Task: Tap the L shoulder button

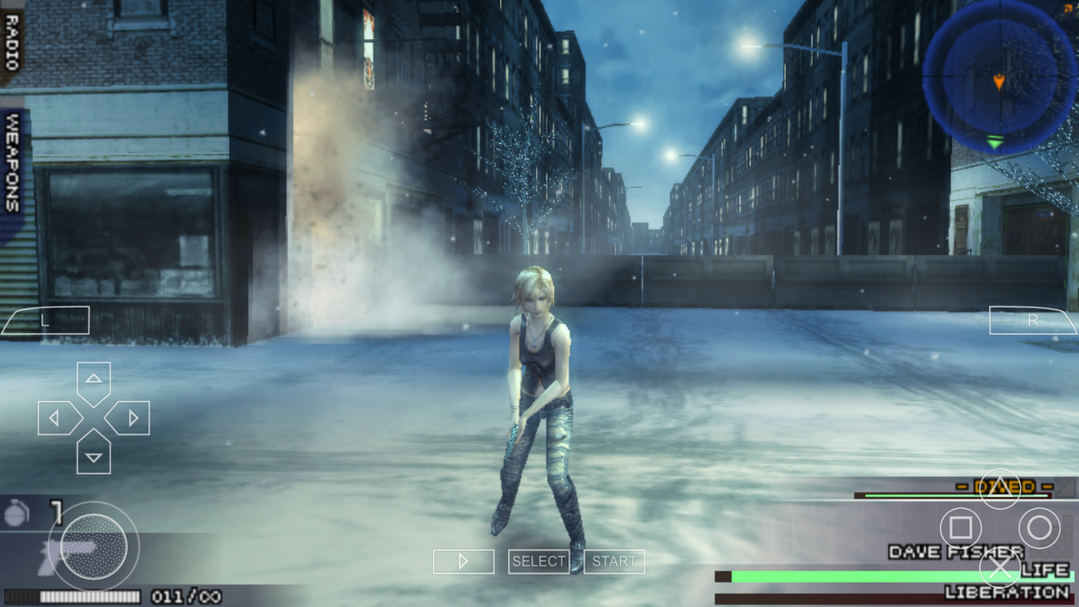Action: [x=46, y=321]
